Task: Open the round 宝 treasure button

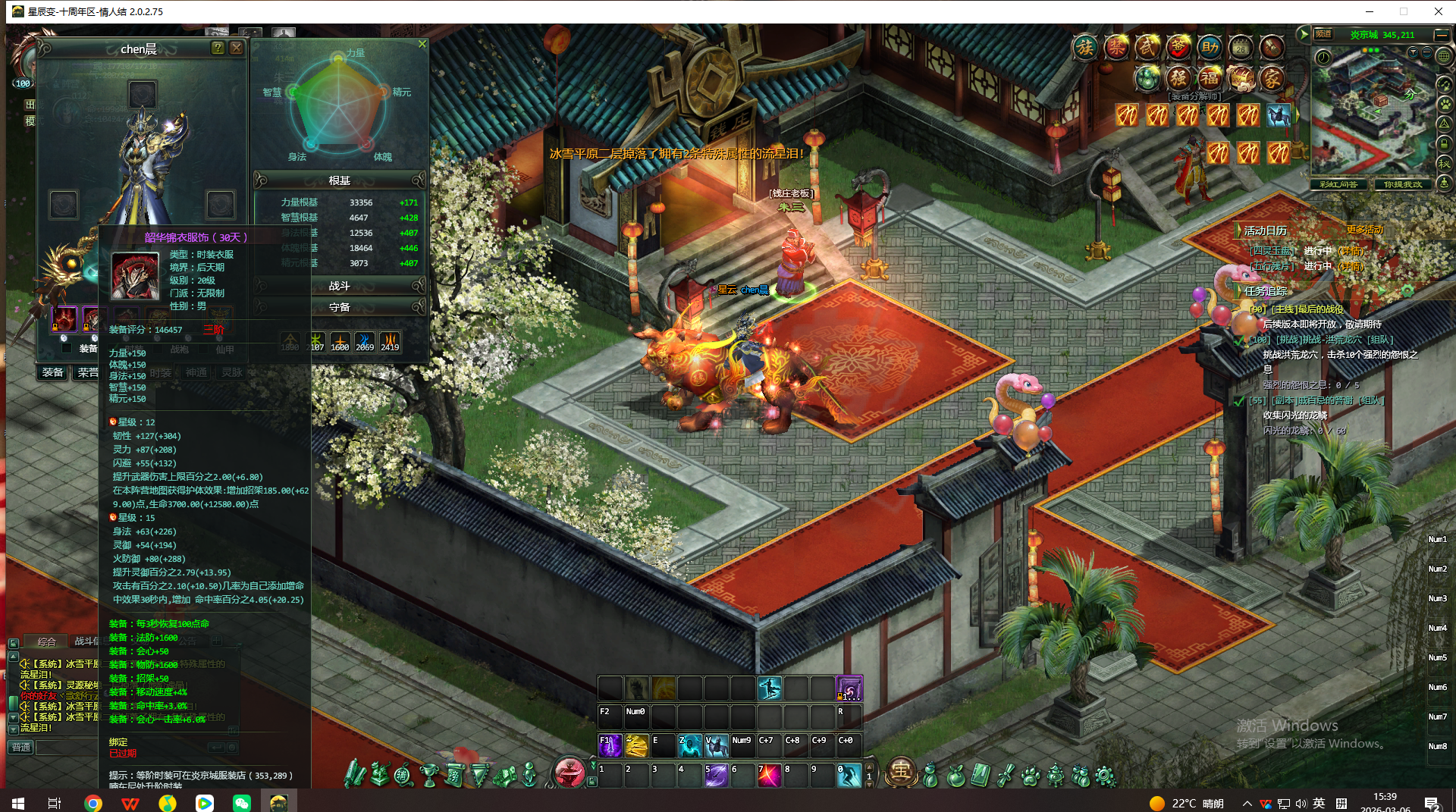Action: tap(901, 772)
